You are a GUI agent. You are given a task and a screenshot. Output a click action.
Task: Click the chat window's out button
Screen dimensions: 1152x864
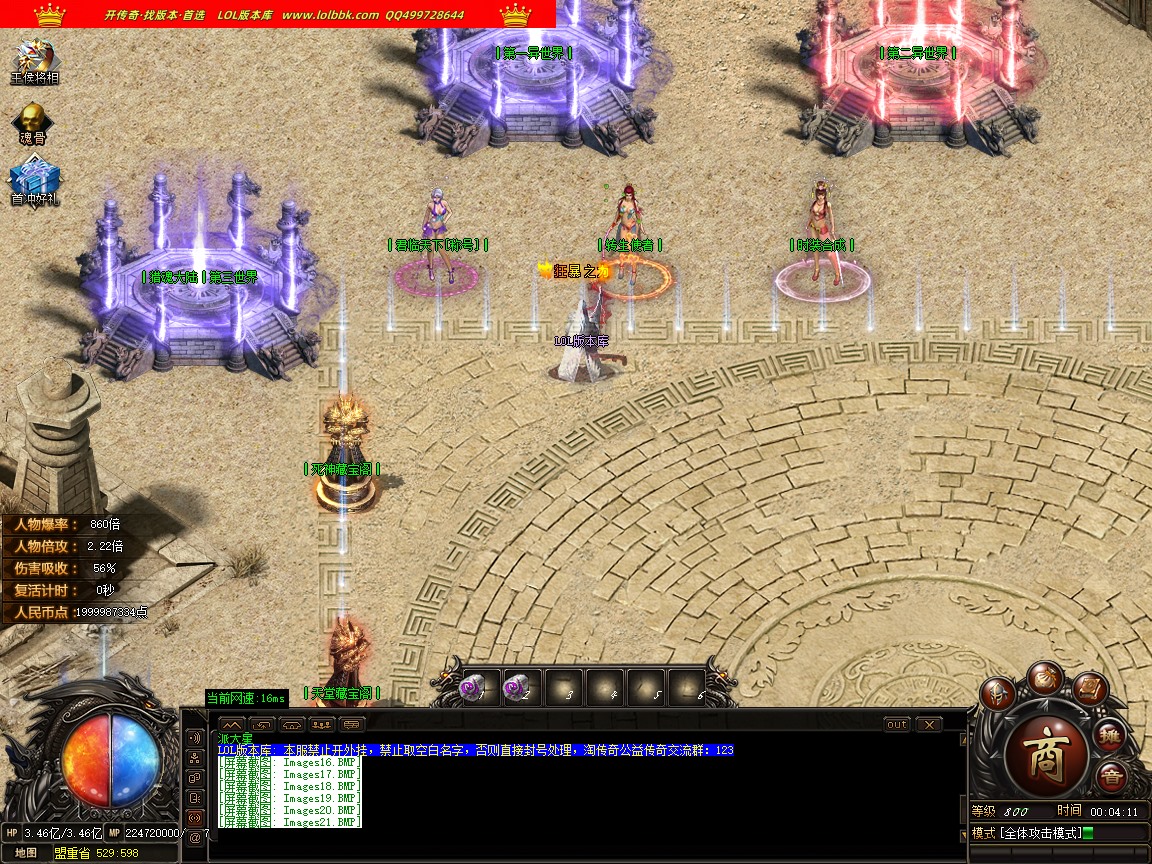tap(897, 724)
